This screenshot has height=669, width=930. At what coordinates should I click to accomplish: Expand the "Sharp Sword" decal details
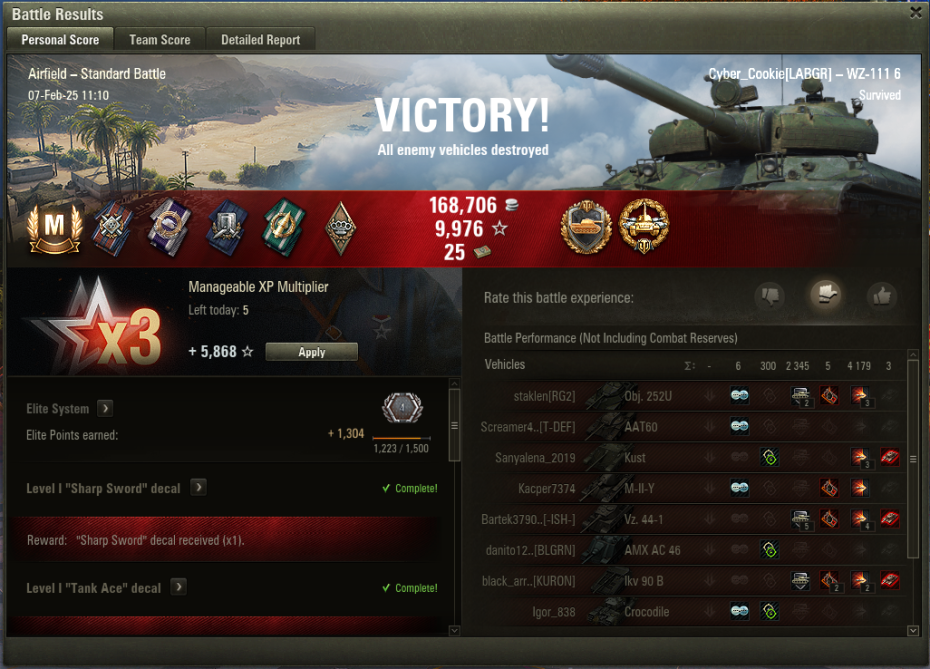(x=198, y=487)
